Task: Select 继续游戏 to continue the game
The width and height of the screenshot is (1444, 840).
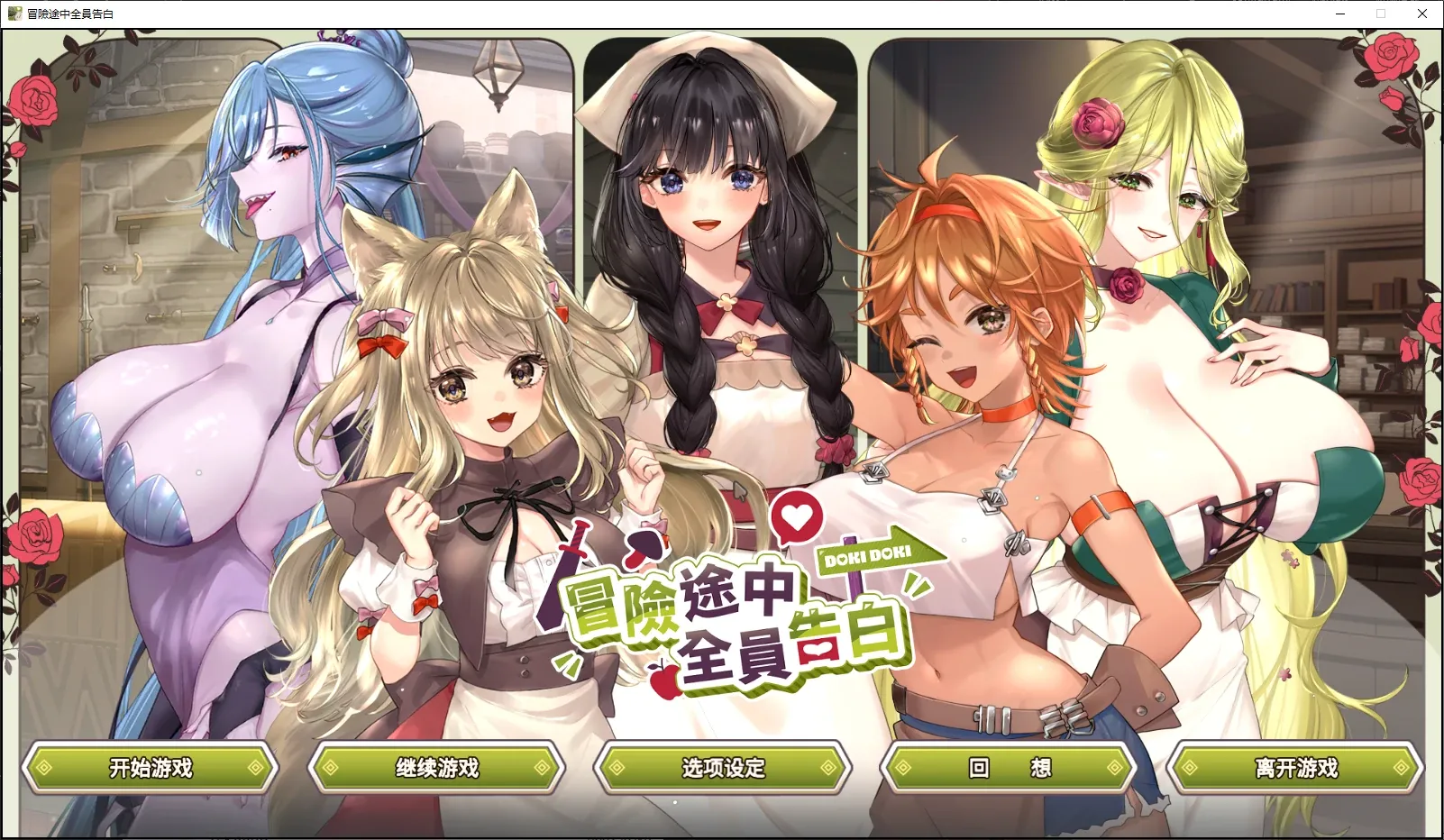Action: [x=436, y=768]
